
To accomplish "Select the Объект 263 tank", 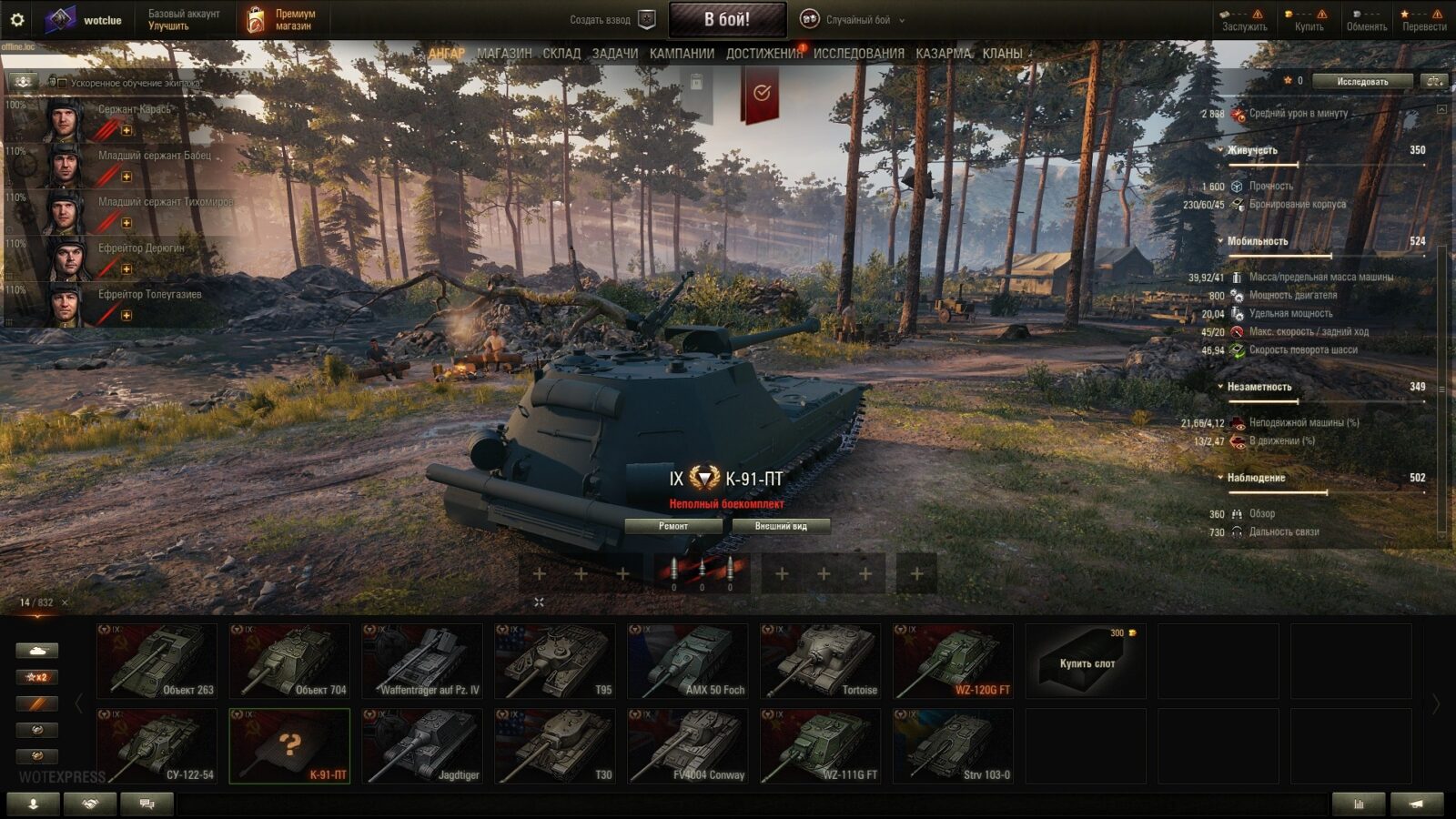I will click(157, 662).
